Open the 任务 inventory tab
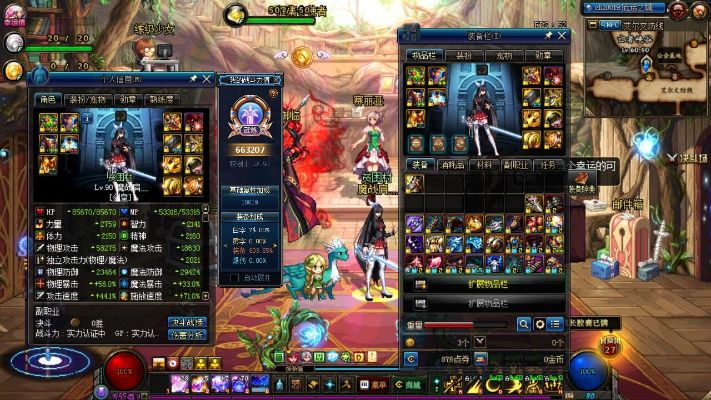Viewport: 711px width, 400px height. coord(548,165)
